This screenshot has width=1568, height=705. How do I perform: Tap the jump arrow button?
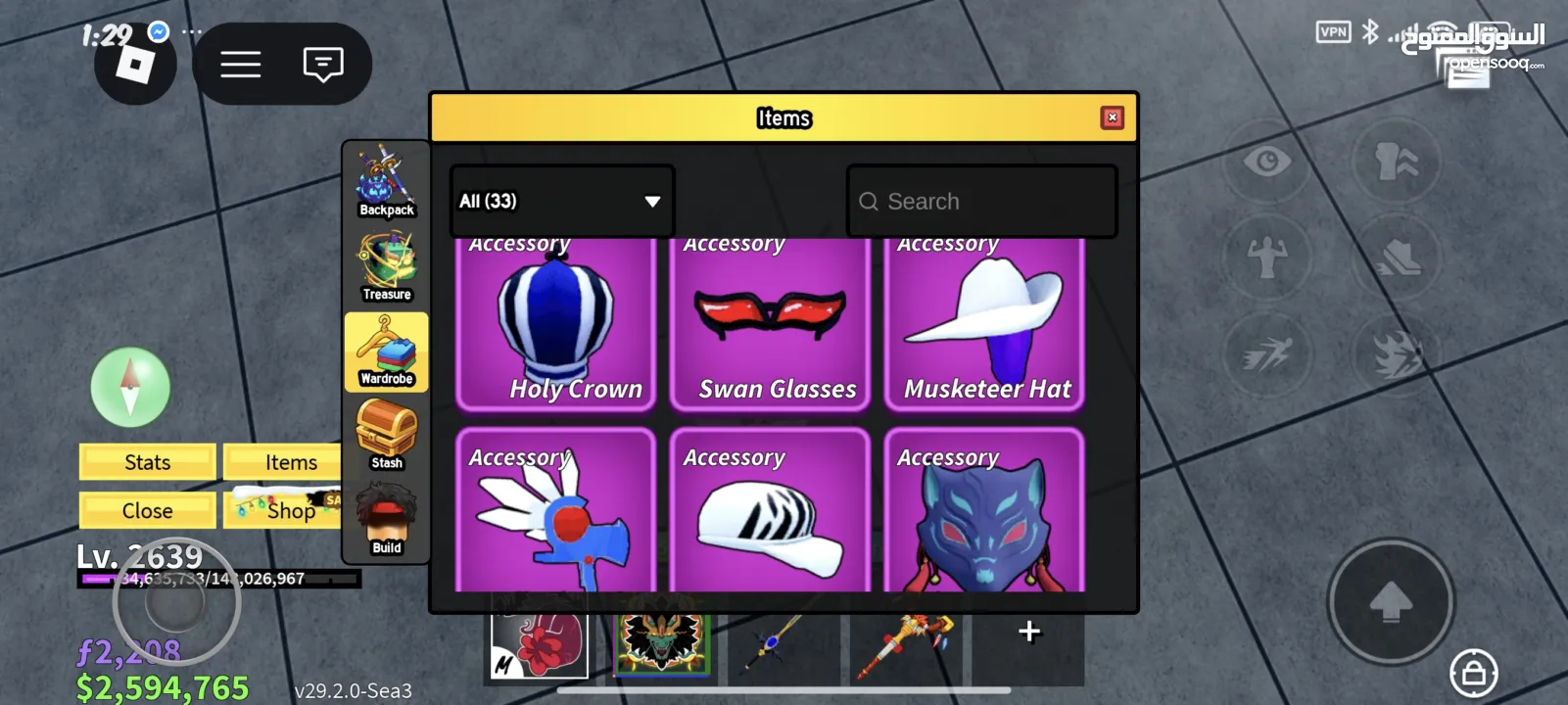[x=1390, y=601]
